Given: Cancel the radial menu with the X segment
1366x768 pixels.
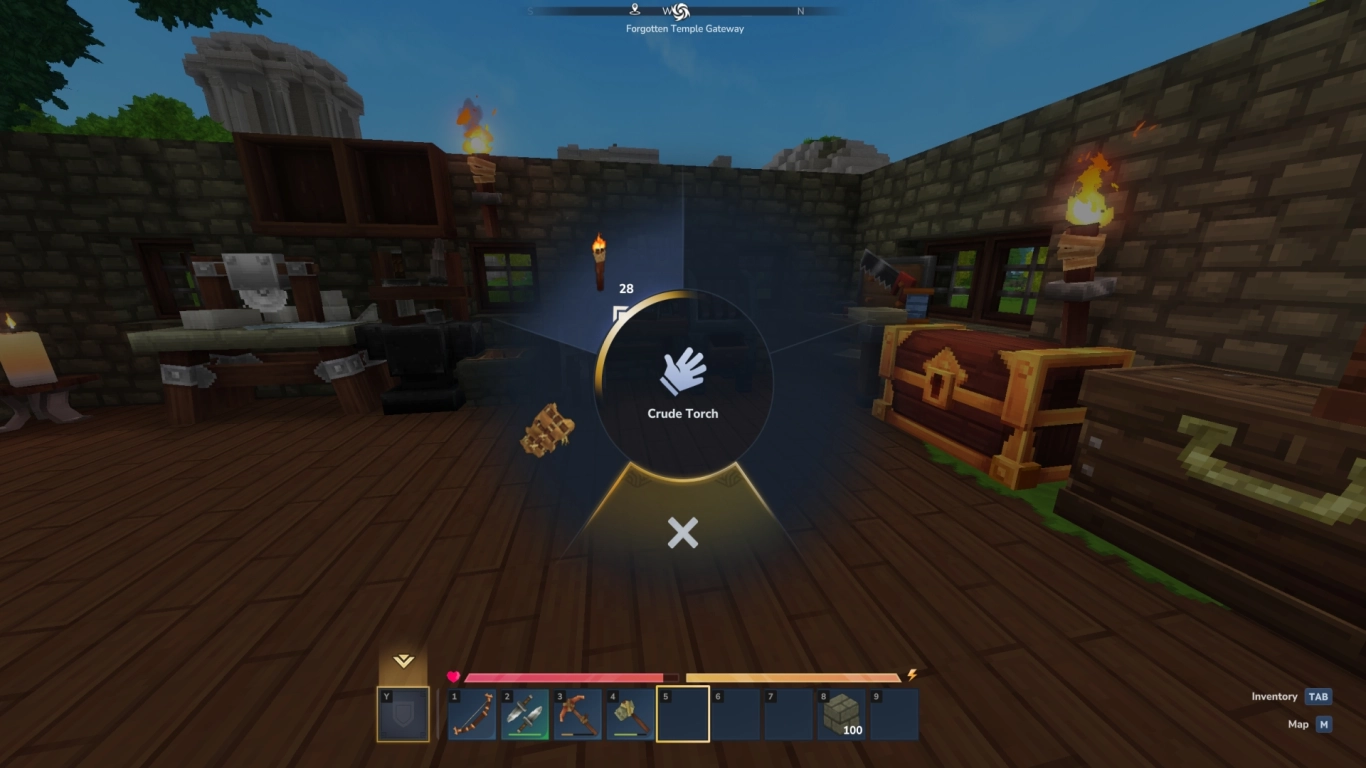Looking at the screenshot, I should pyautogui.click(x=683, y=533).
